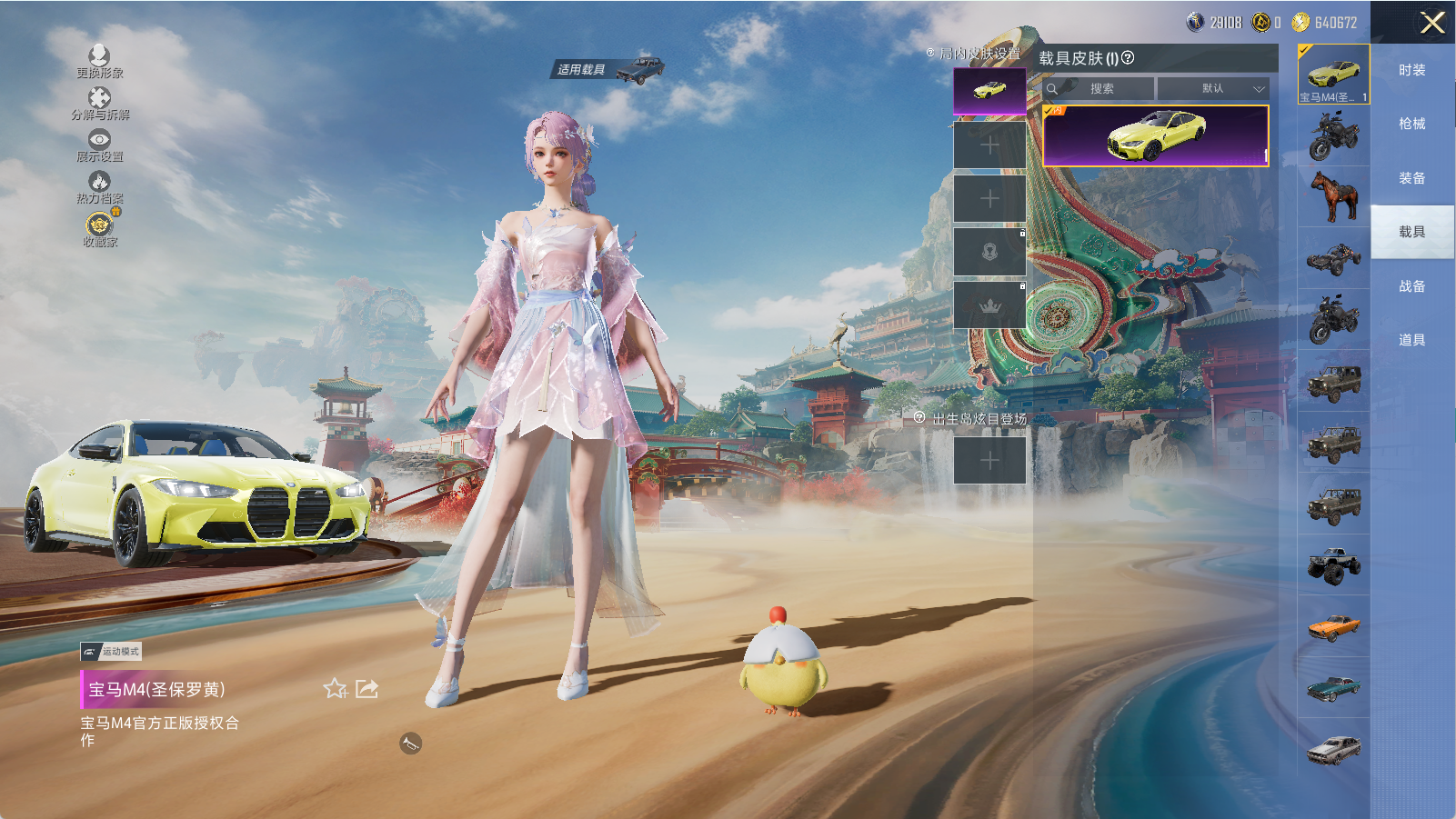Select the yellow BMW M4 skin card
Viewport: 1456px width, 819px height.
click(1155, 135)
